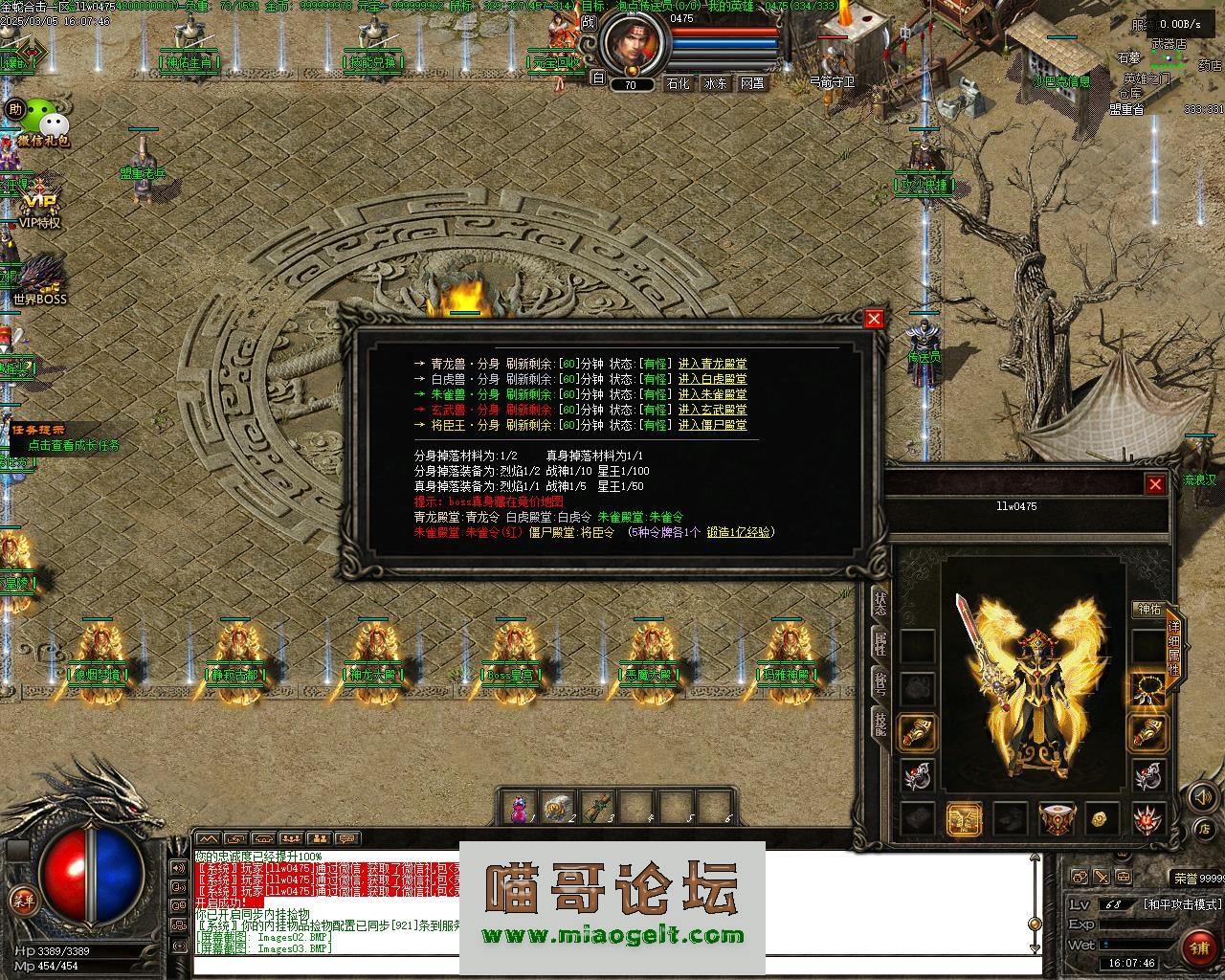Open the 世界BOSS icon

coord(40,278)
